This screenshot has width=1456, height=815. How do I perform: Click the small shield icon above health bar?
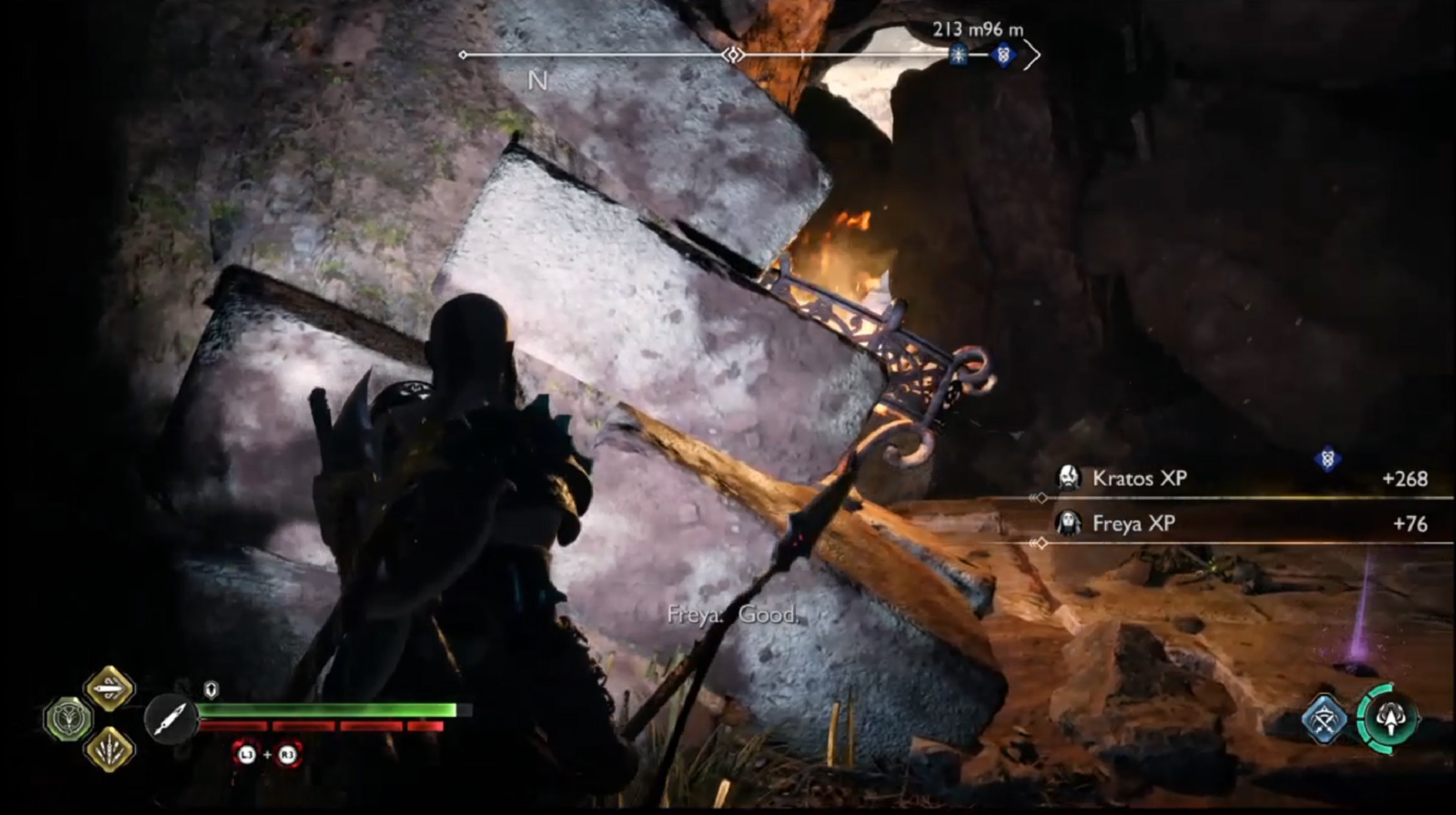[x=211, y=689]
